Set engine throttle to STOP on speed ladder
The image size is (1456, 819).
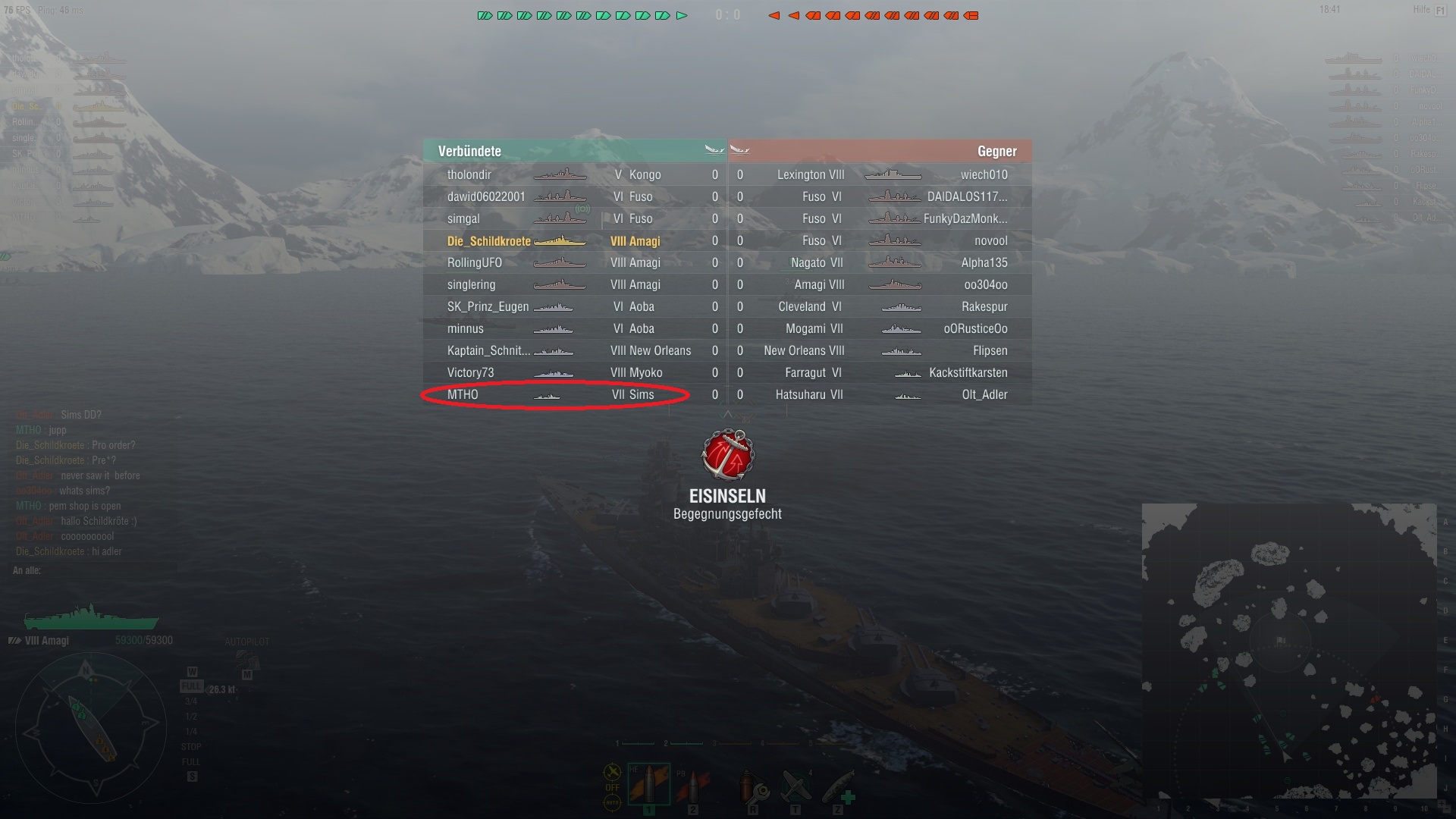191,746
